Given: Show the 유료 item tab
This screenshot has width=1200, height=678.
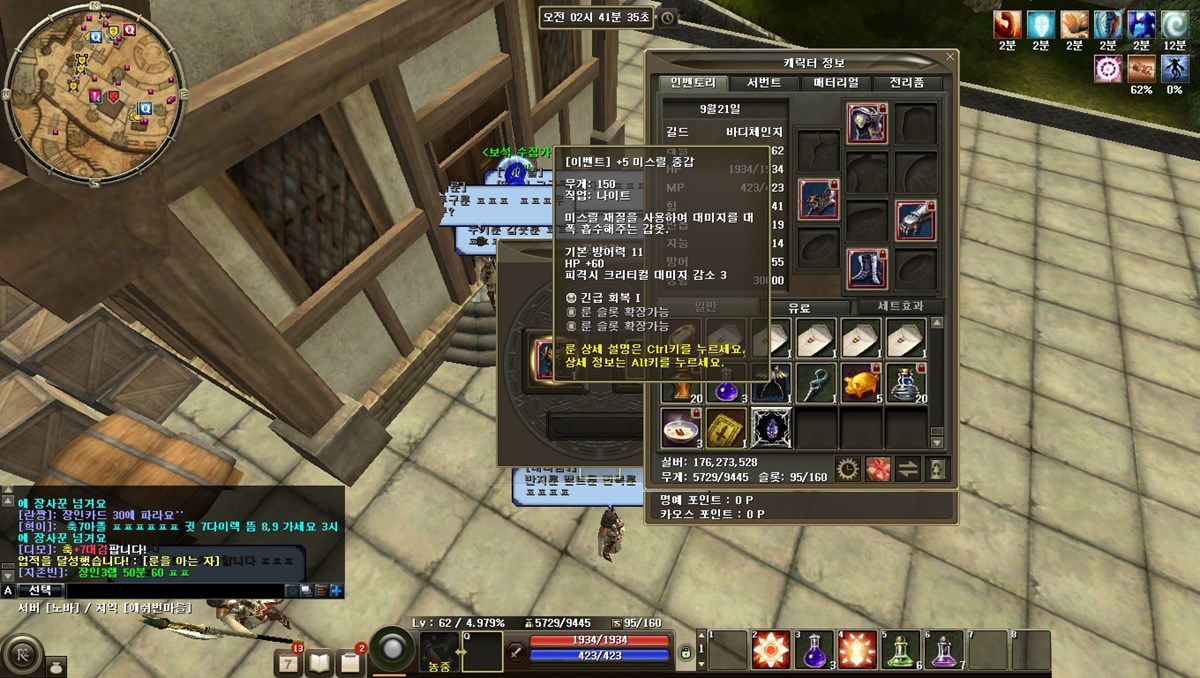Looking at the screenshot, I should [x=799, y=308].
